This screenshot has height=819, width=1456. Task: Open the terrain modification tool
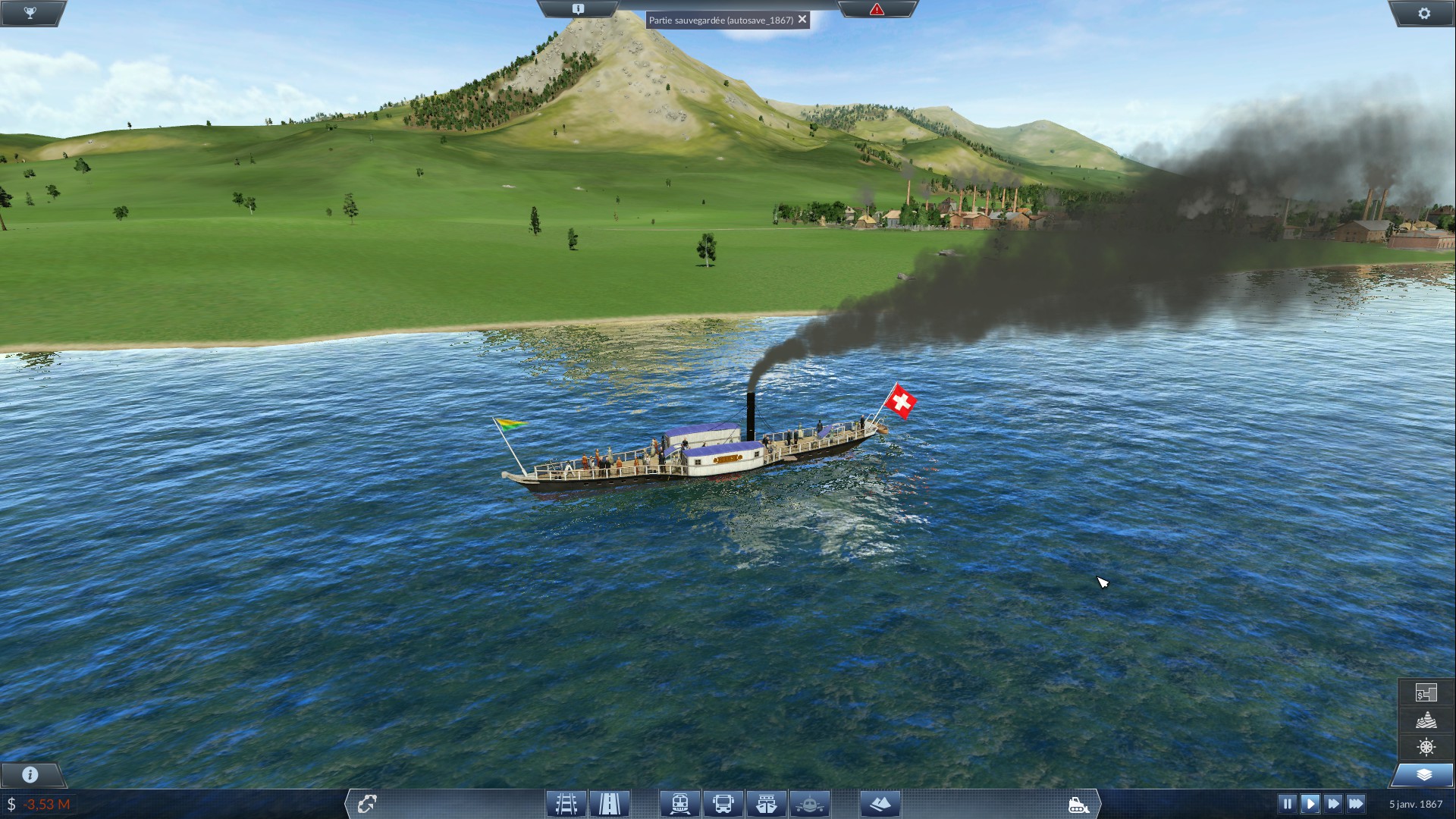coord(880,803)
